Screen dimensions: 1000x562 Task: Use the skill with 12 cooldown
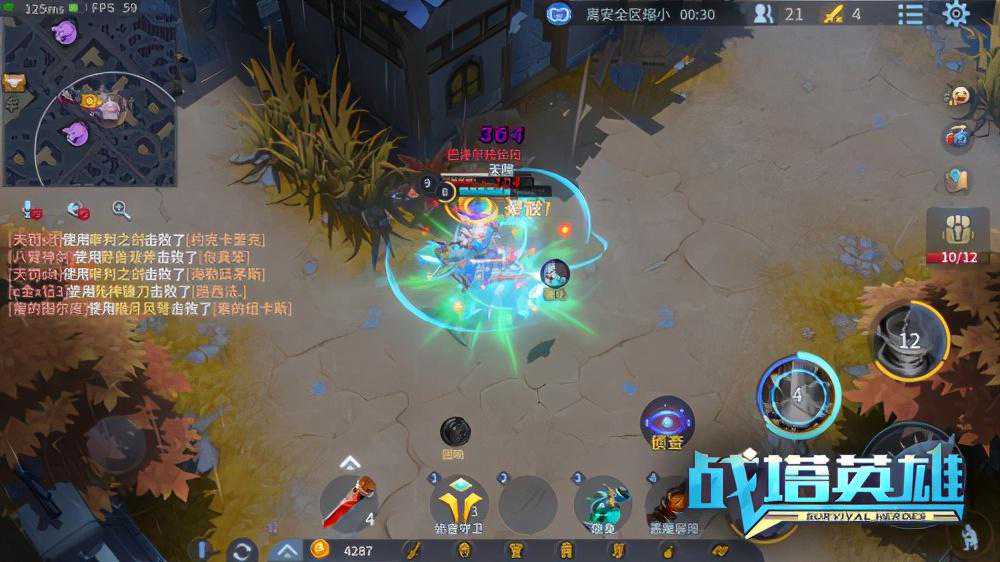coord(909,340)
